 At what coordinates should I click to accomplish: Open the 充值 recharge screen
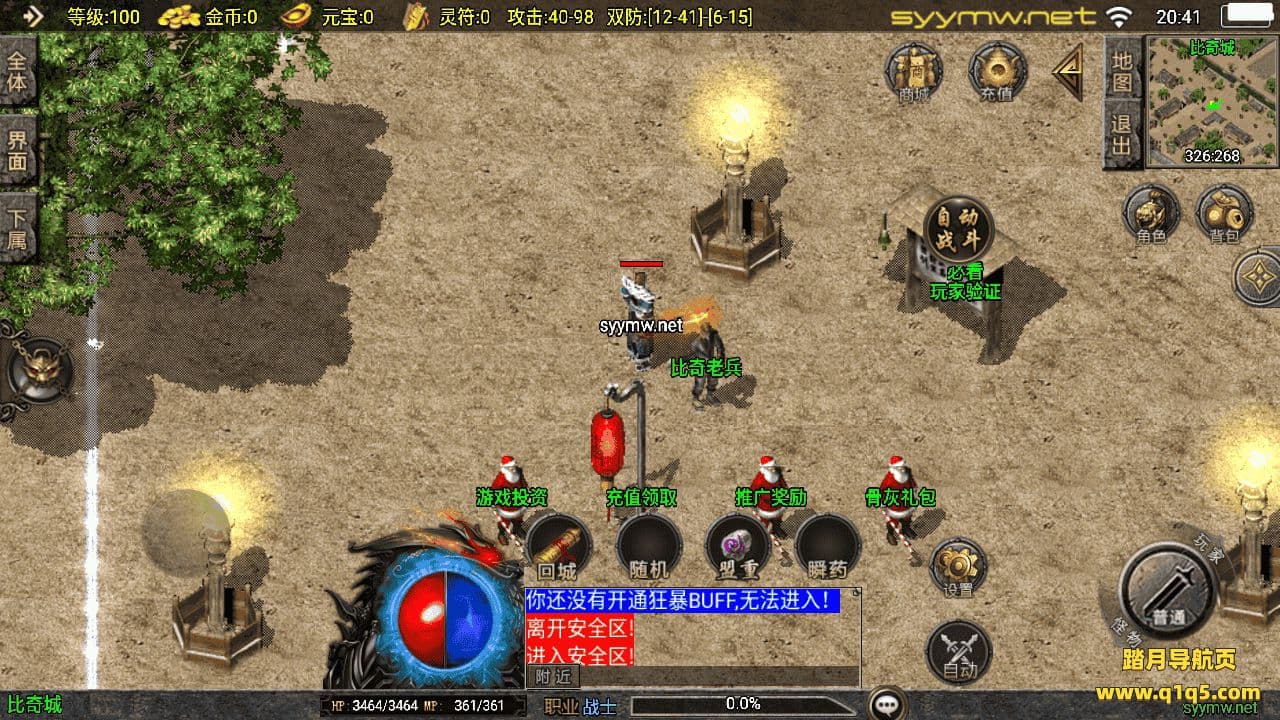coord(997,71)
